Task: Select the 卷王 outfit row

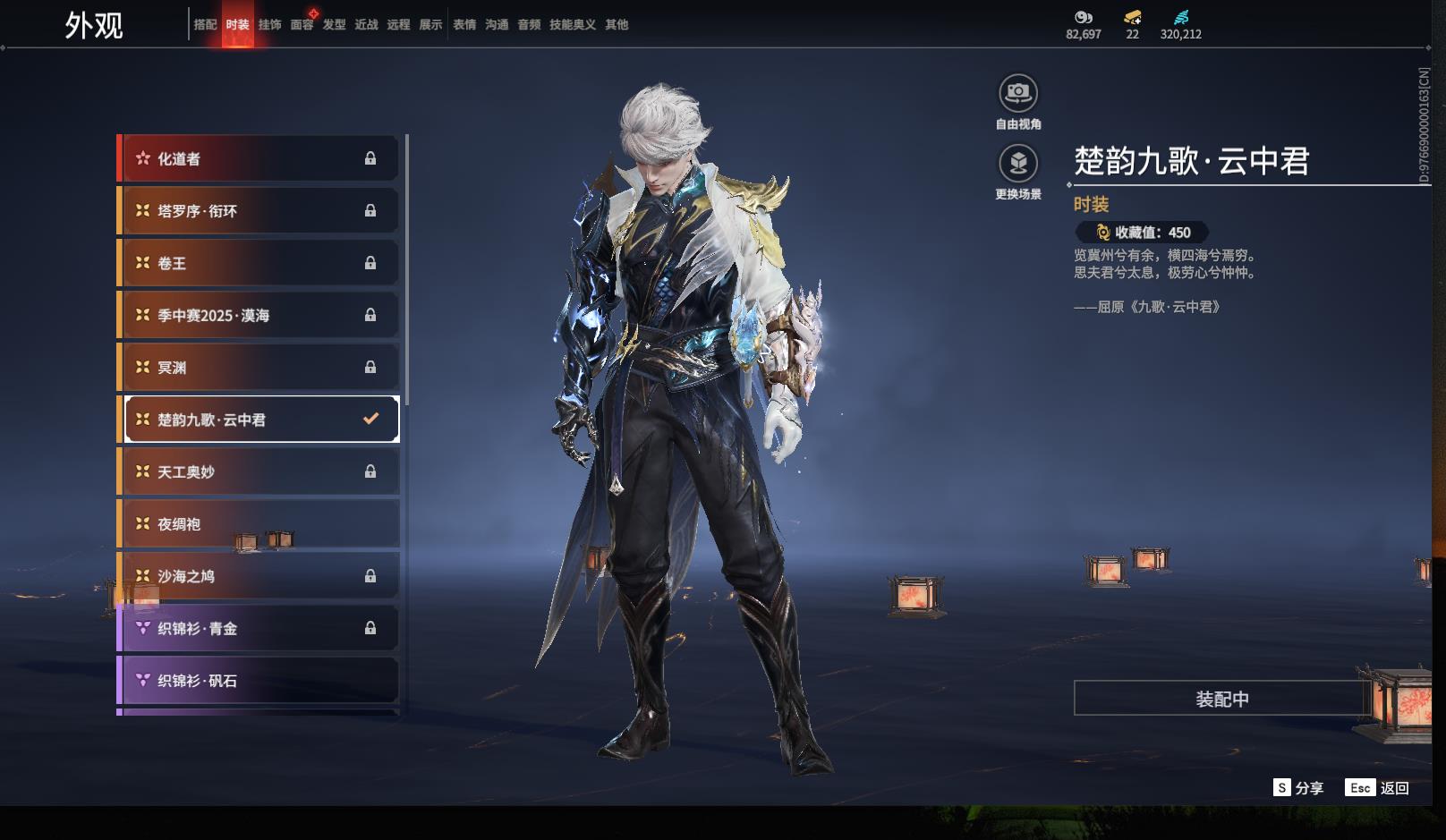Action: click(259, 263)
